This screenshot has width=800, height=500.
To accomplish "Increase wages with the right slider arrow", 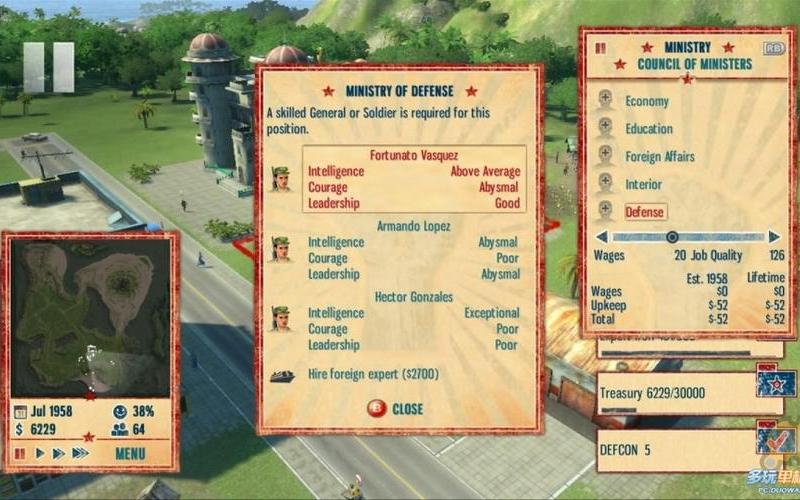I will (774, 237).
